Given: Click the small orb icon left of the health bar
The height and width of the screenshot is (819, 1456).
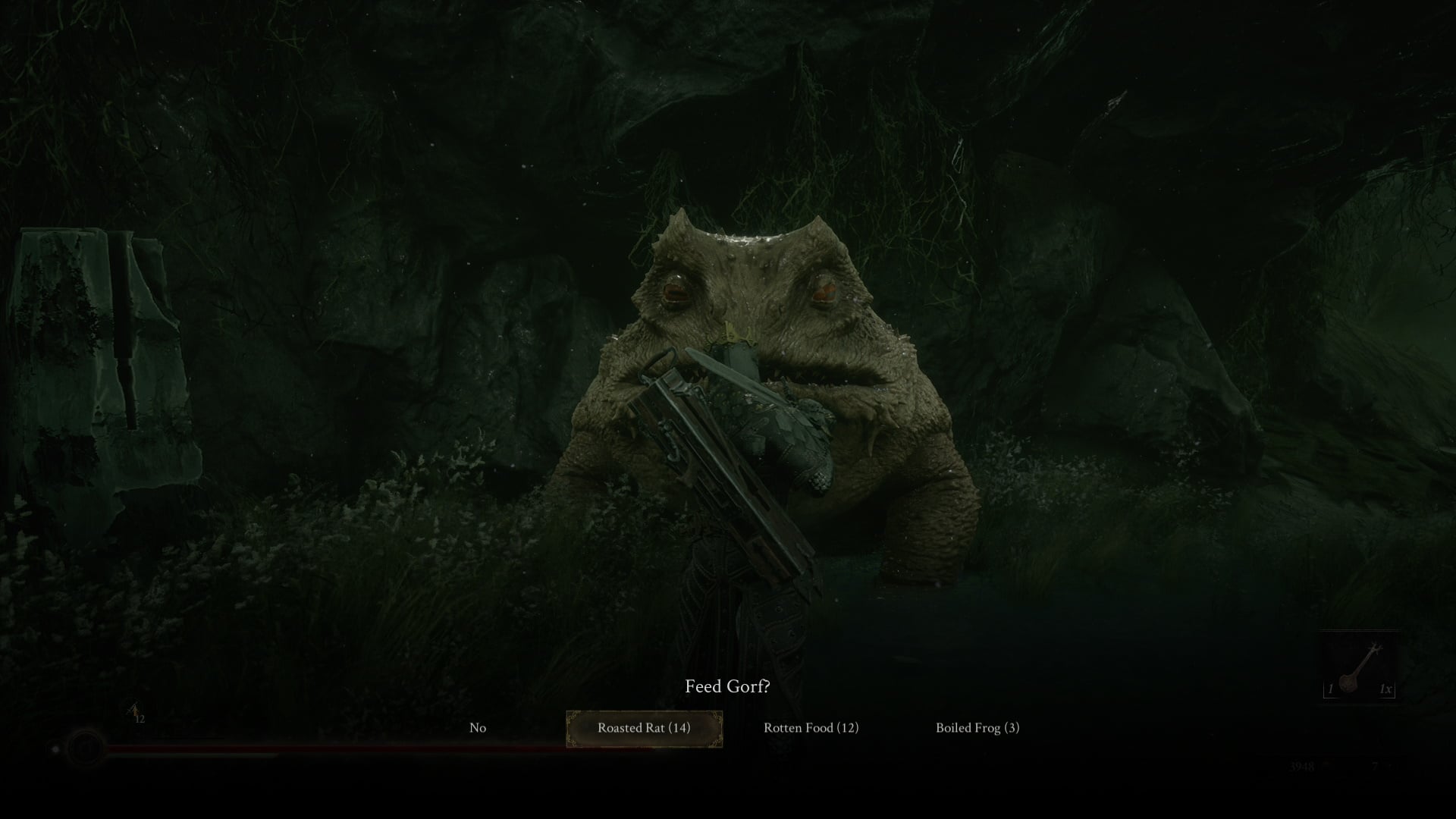Looking at the screenshot, I should pos(55,749).
